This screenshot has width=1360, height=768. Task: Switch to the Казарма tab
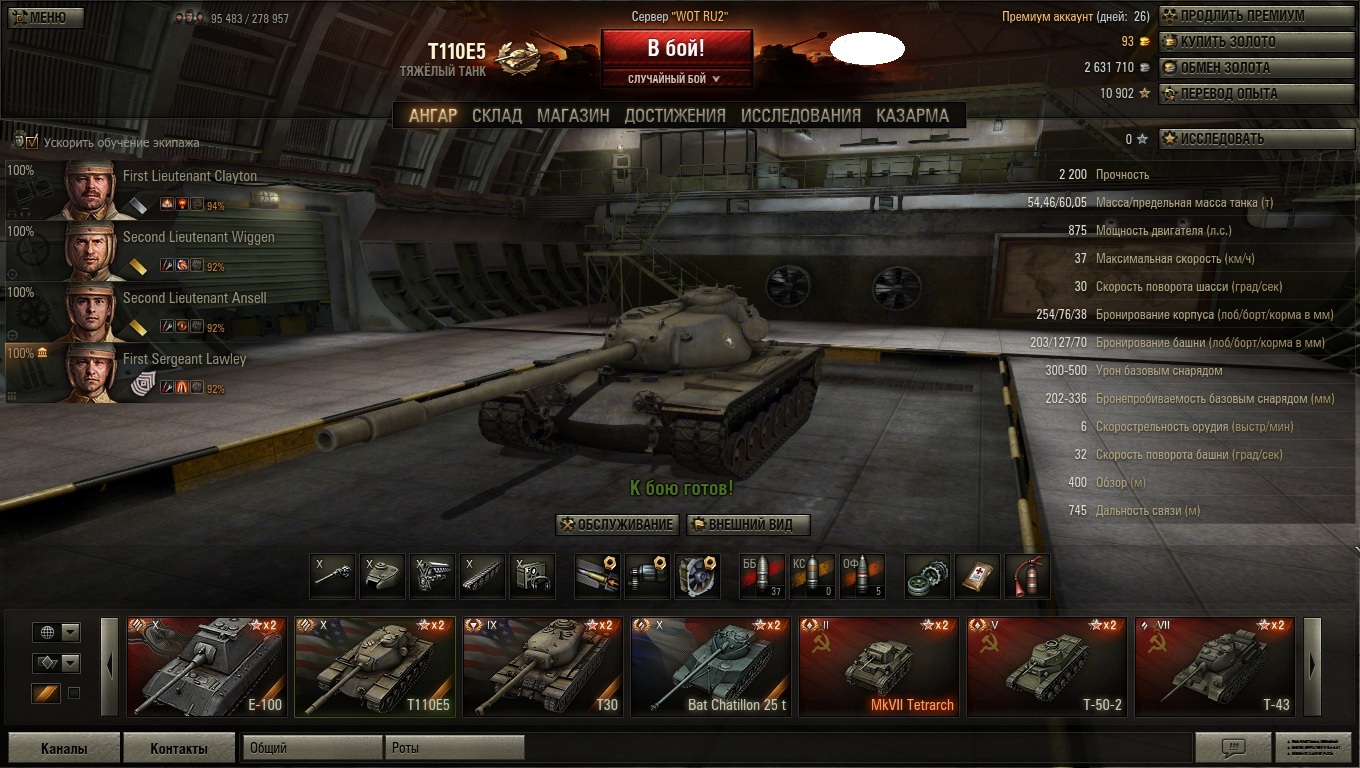(x=912, y=115)
